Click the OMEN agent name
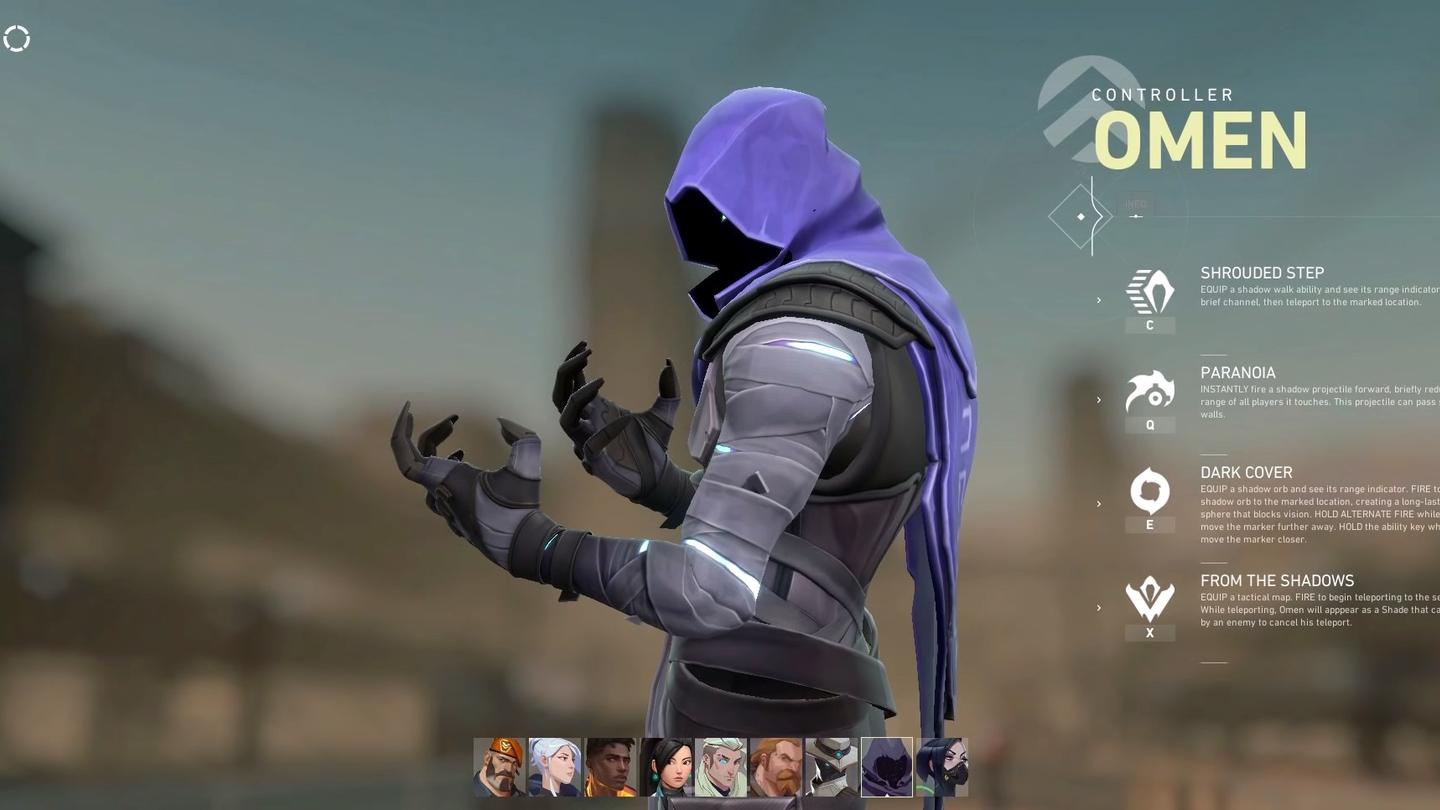This screenshot has width=1440, height=810. point(1200,138)
